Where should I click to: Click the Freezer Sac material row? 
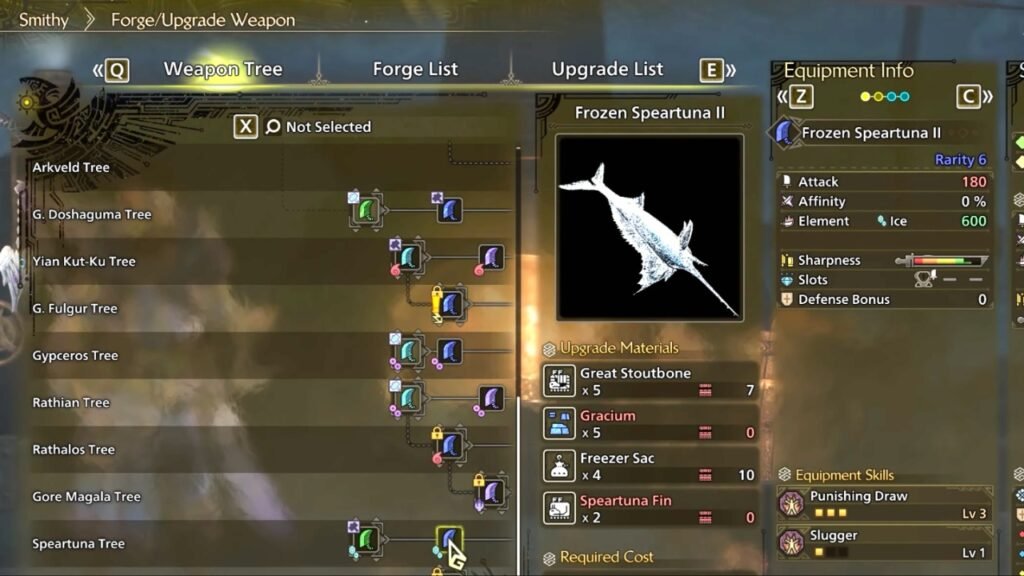[650, 466]
